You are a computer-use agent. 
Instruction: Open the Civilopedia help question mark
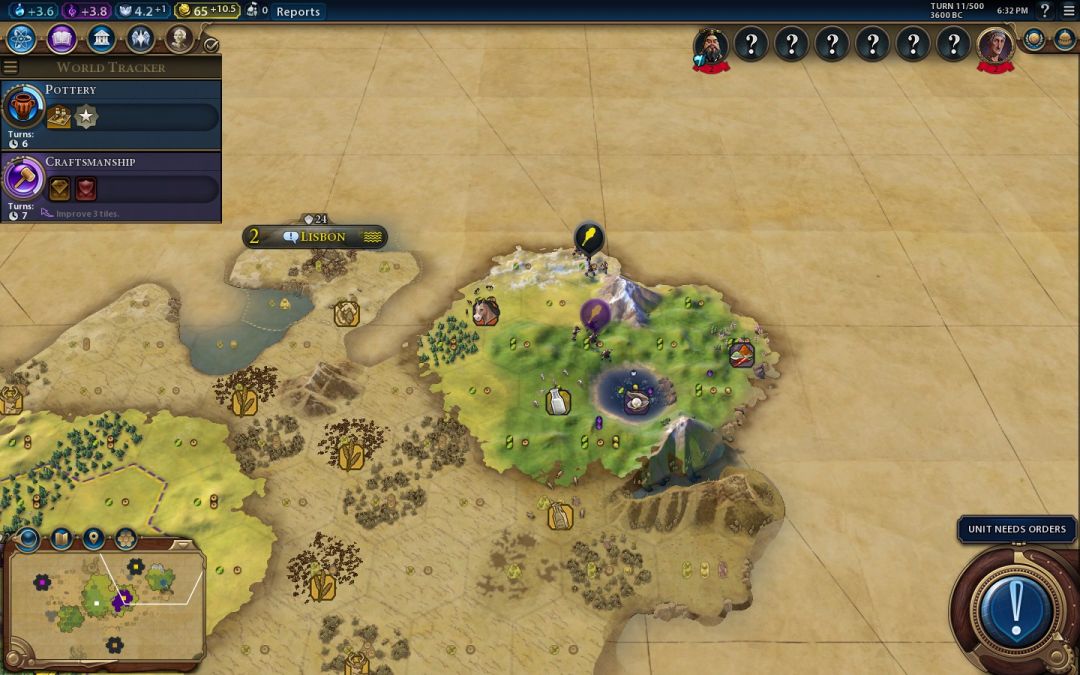tap(1045, 11)
